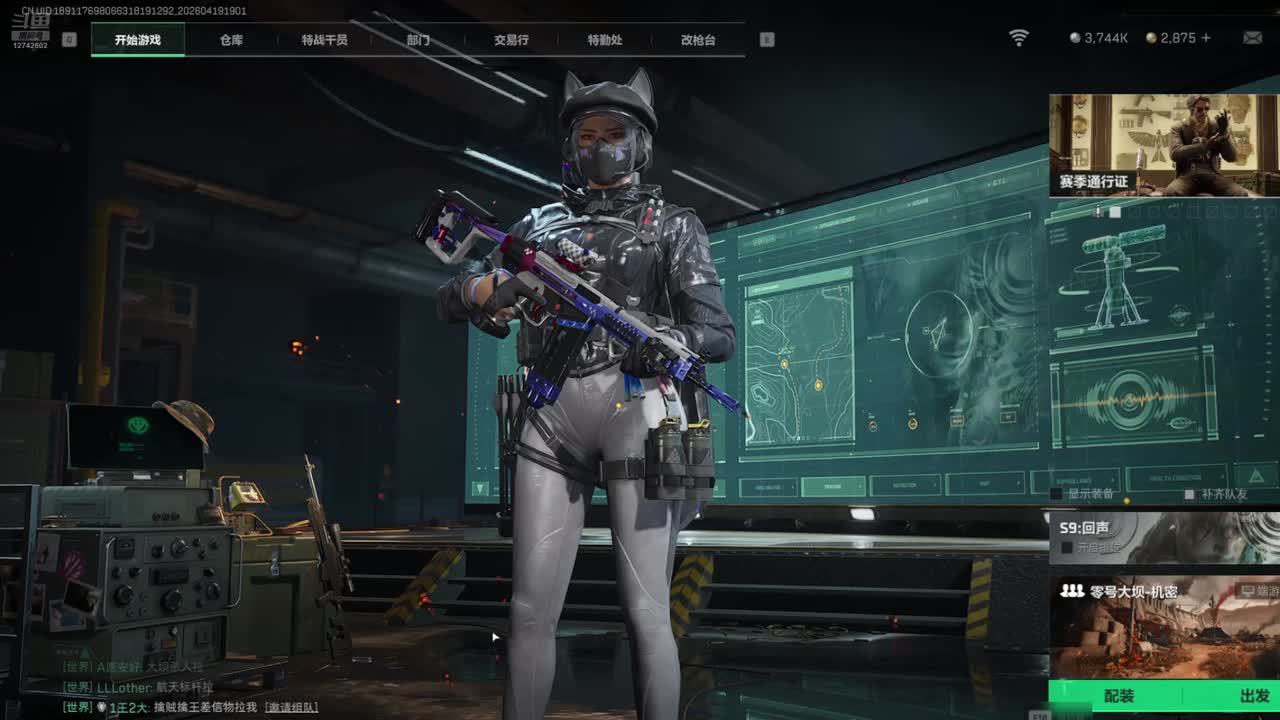Go to the 部门 tab
Viewport: 1280px width, 720px height.
click(x=418, y=40)
